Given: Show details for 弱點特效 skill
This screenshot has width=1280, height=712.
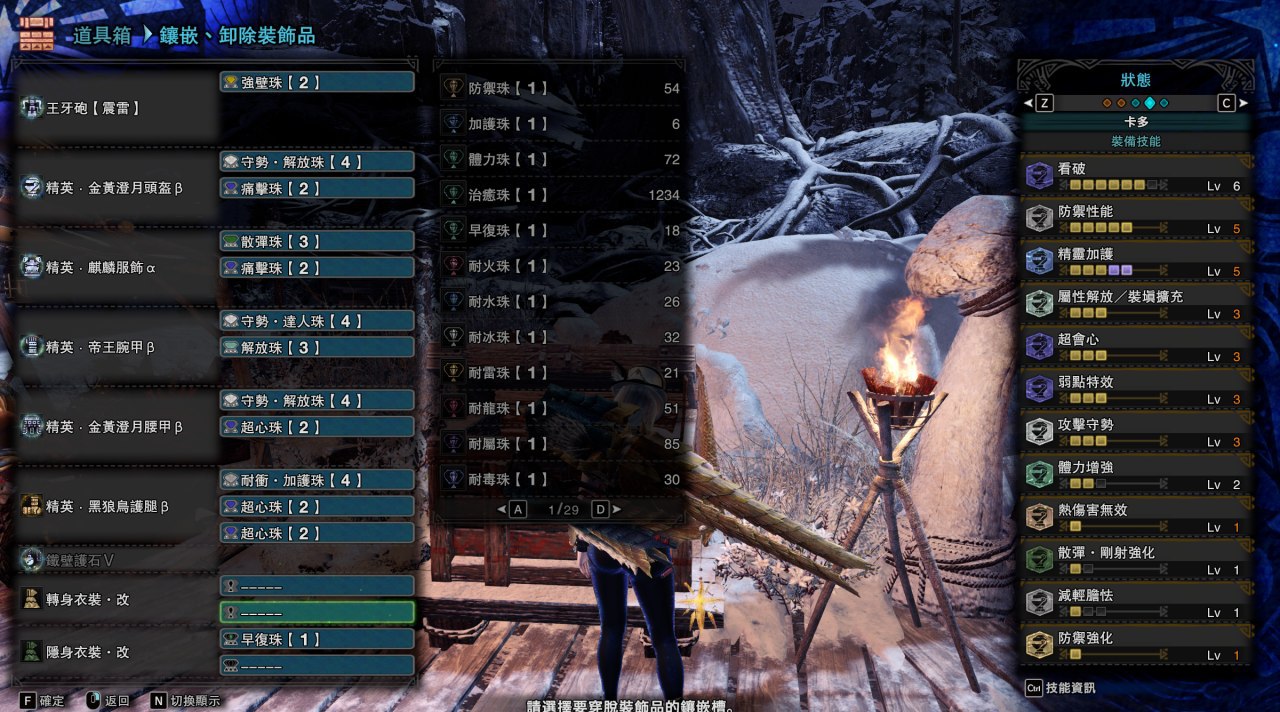Looking at the screenshot, I should pos(1136,389).
